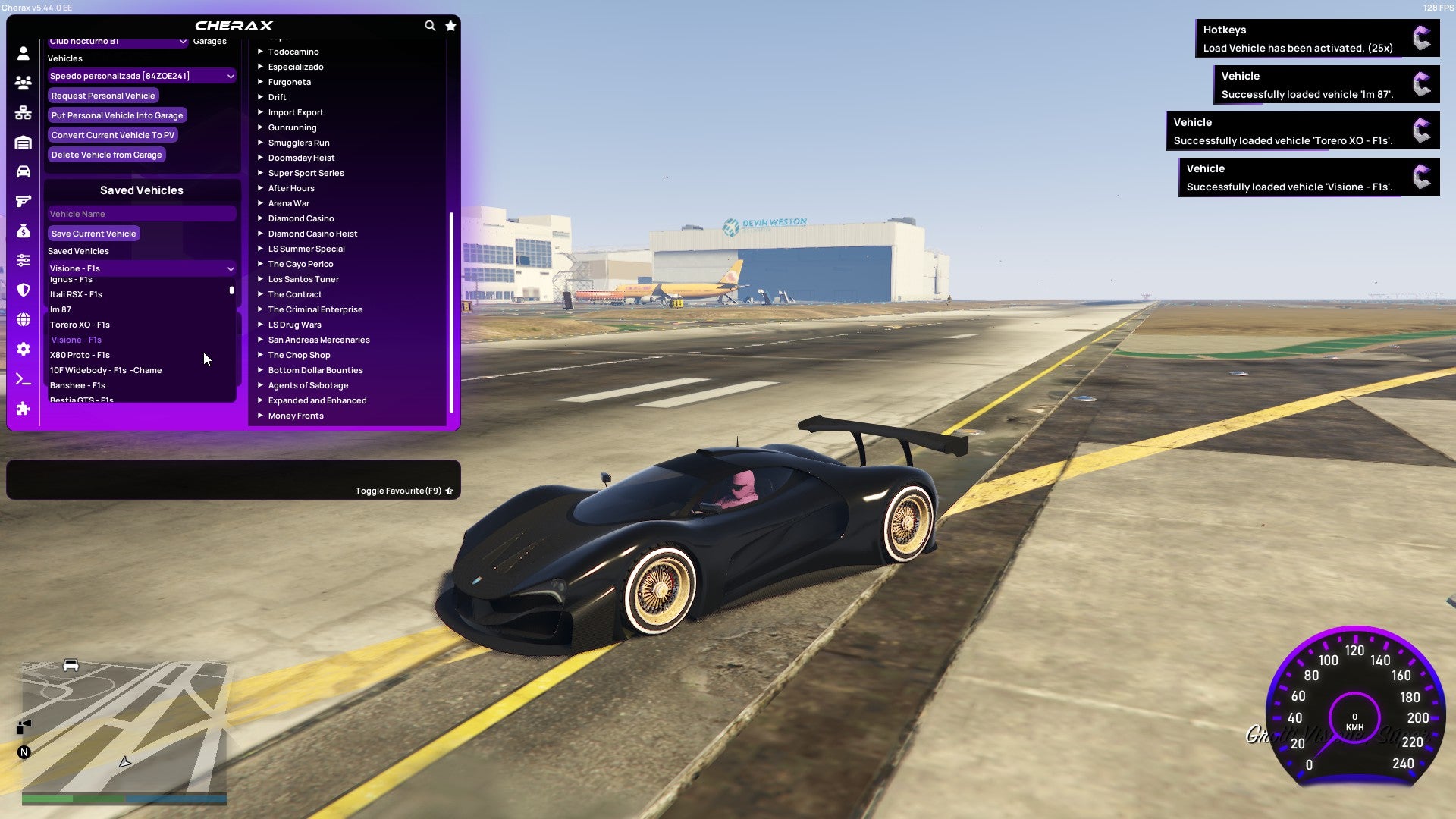The image size is (1456, 819).
Task: Open the World menu via the globe icon
Action: tap(23, 316)
